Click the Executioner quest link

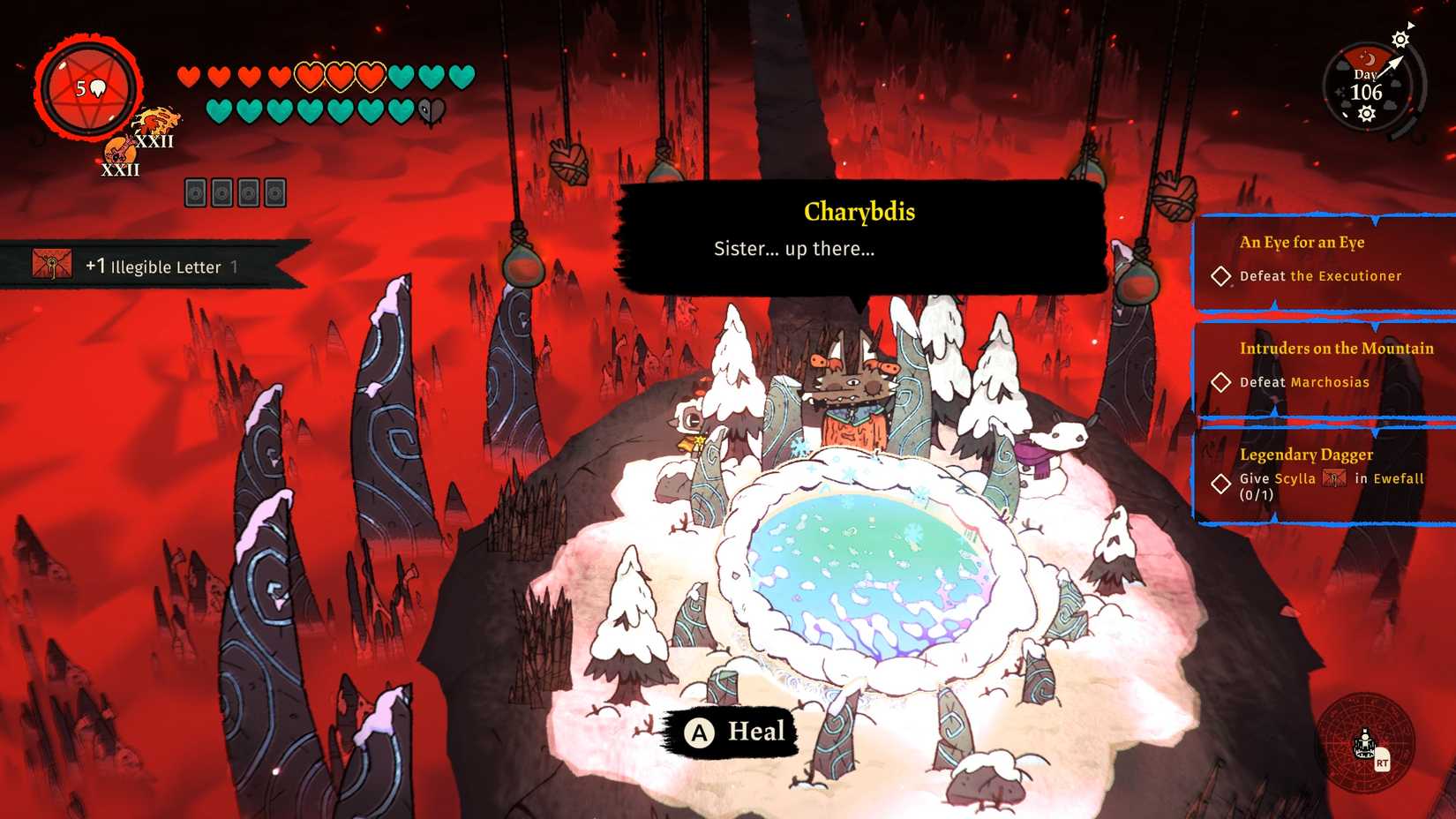(1345, 276)
